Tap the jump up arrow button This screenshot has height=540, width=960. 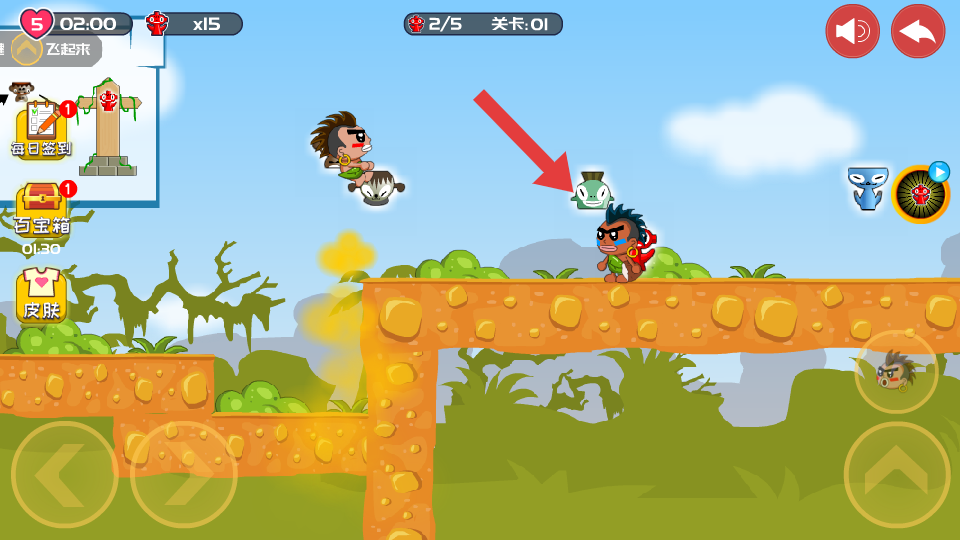click(897, 474)
